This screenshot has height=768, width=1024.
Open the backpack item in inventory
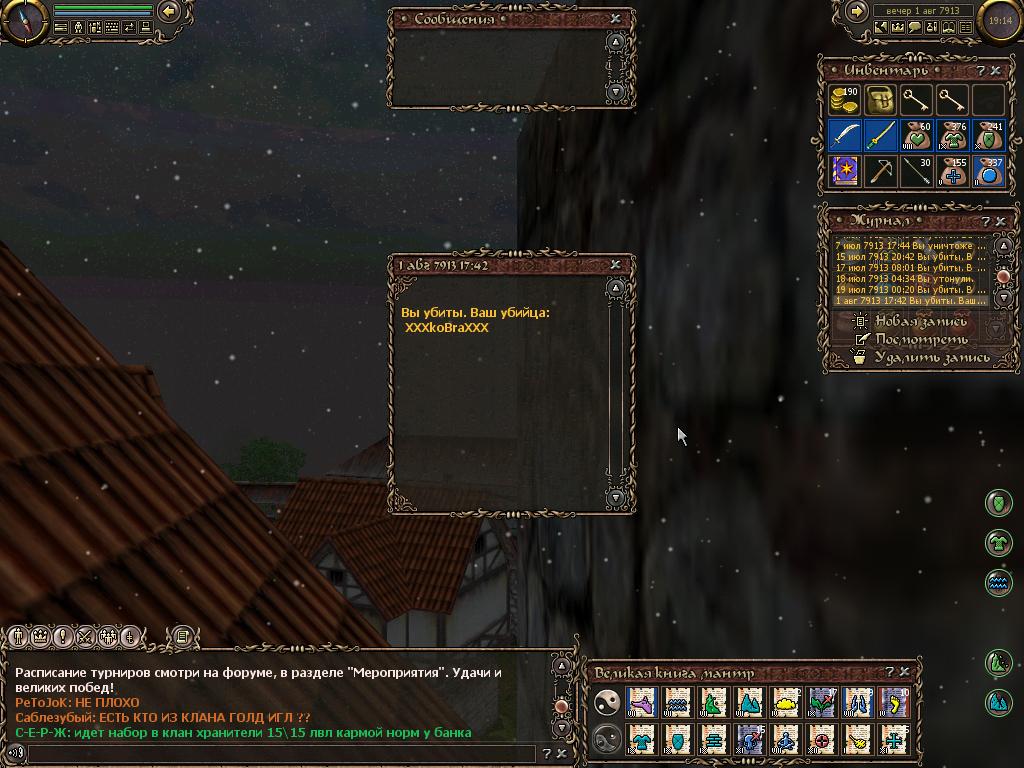tap(880, 100)
